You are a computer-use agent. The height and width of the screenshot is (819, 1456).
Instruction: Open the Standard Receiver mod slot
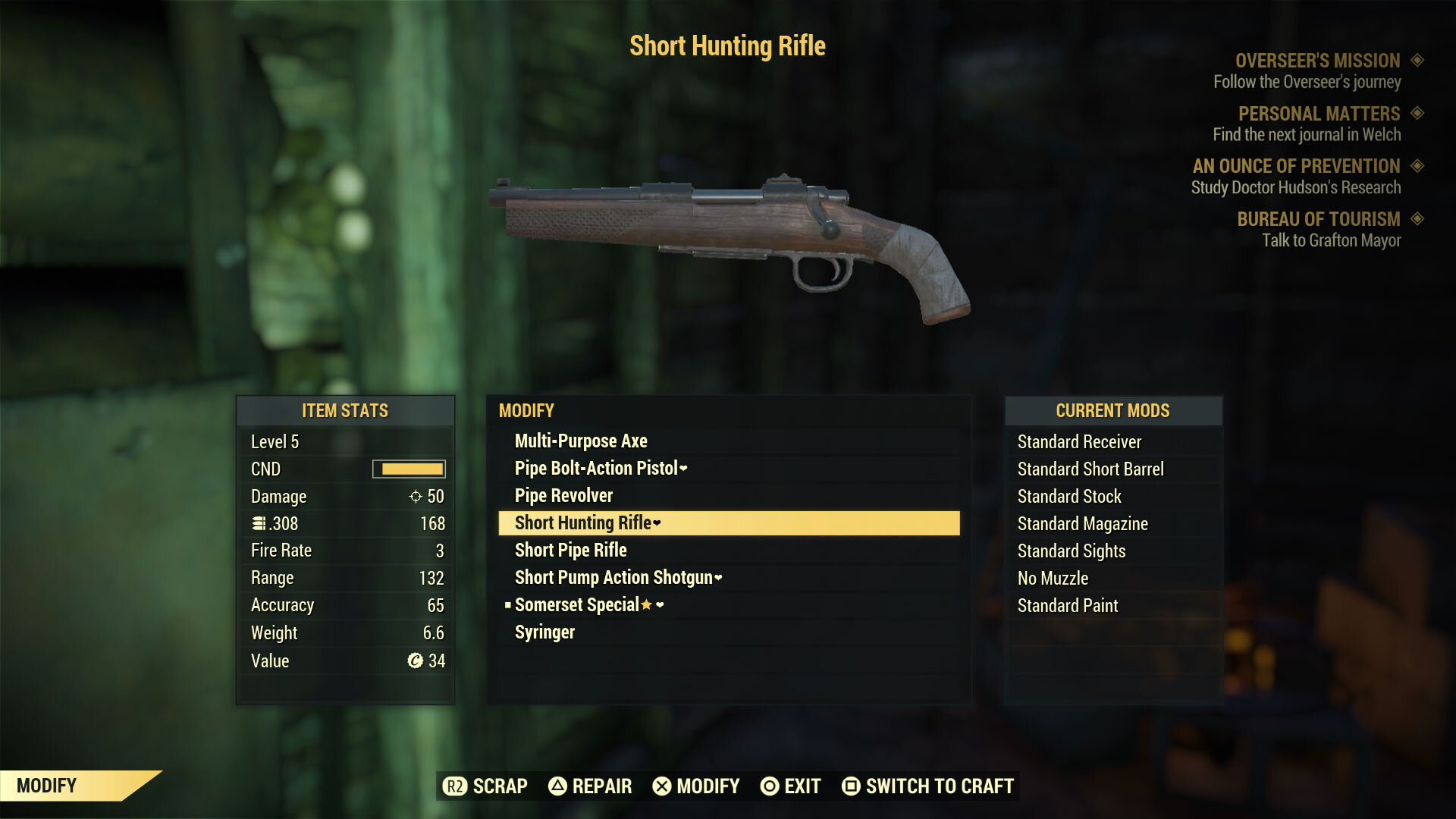point(1079,442)
